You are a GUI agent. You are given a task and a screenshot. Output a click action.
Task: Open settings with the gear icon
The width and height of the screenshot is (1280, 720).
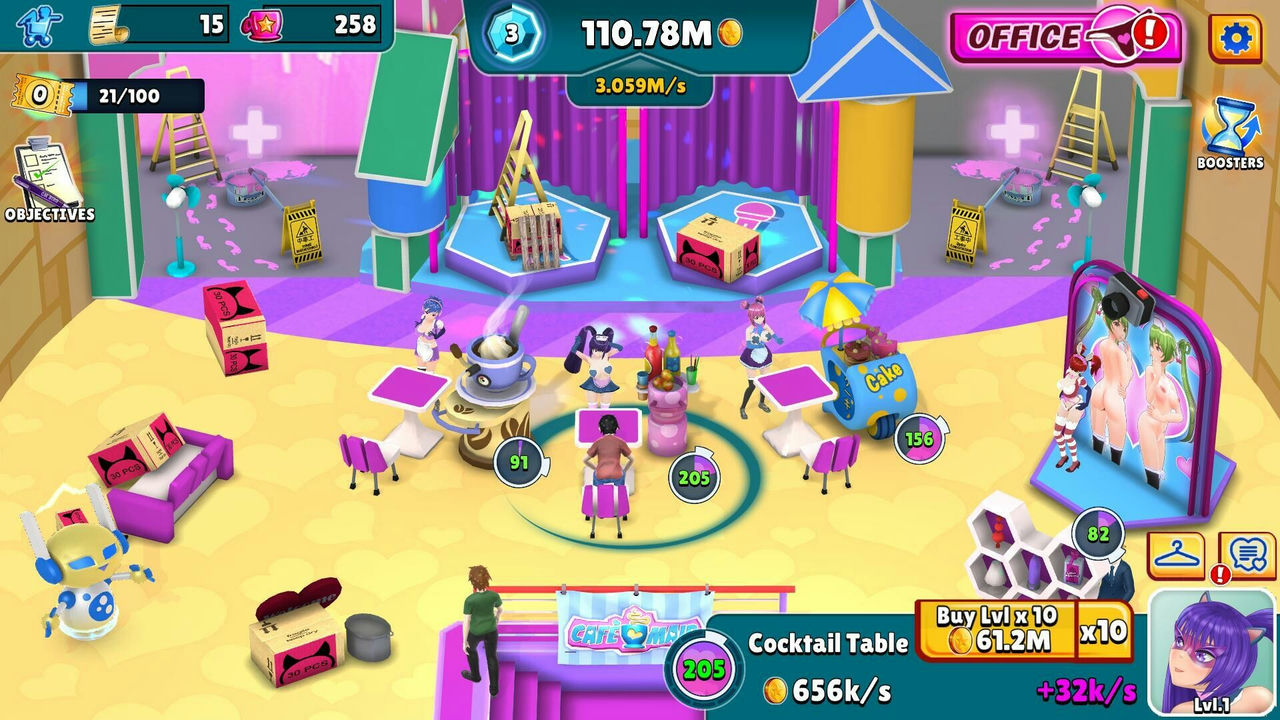tap(1235, 38)
